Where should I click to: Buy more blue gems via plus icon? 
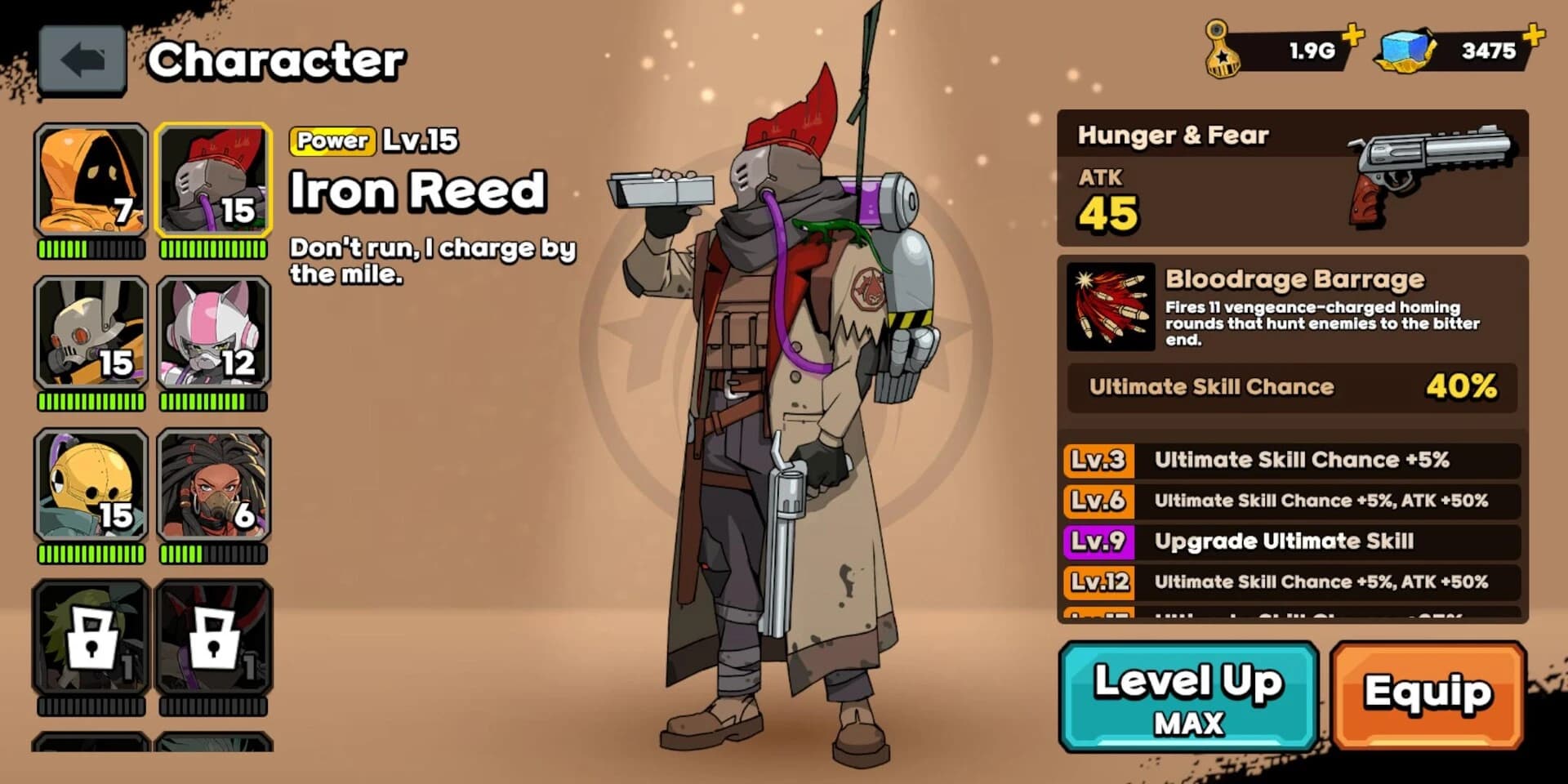tap(1534, 34)
